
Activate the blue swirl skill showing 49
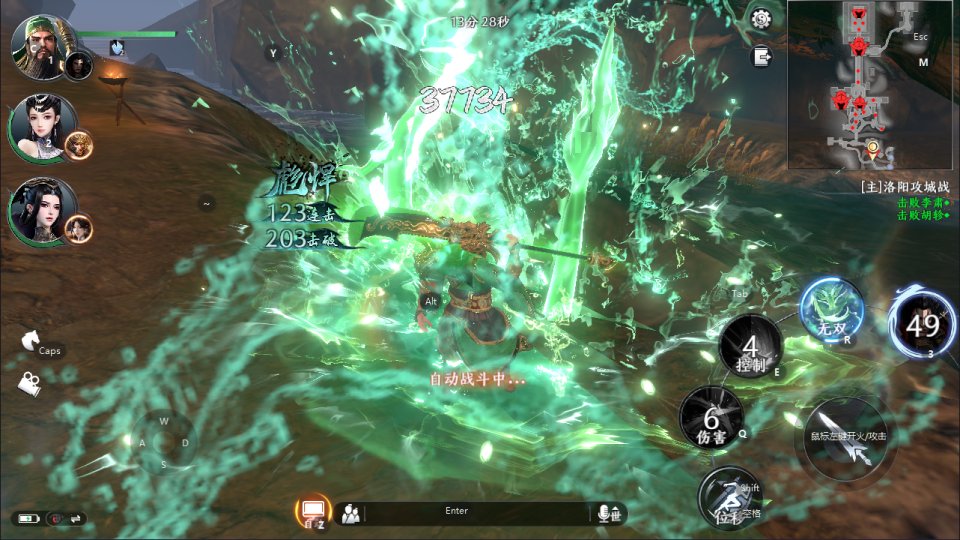click(922, 323)
